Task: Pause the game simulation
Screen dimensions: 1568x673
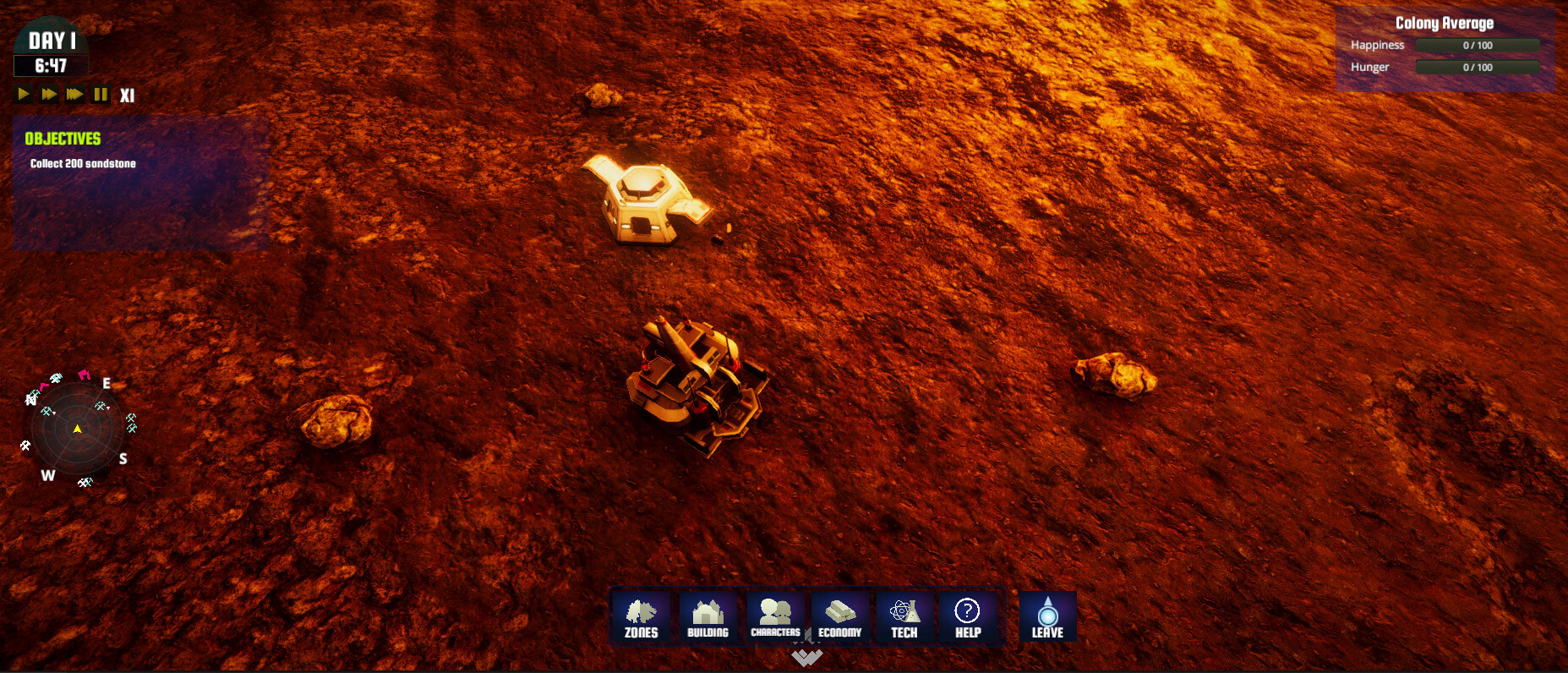Action: (100, 95)
